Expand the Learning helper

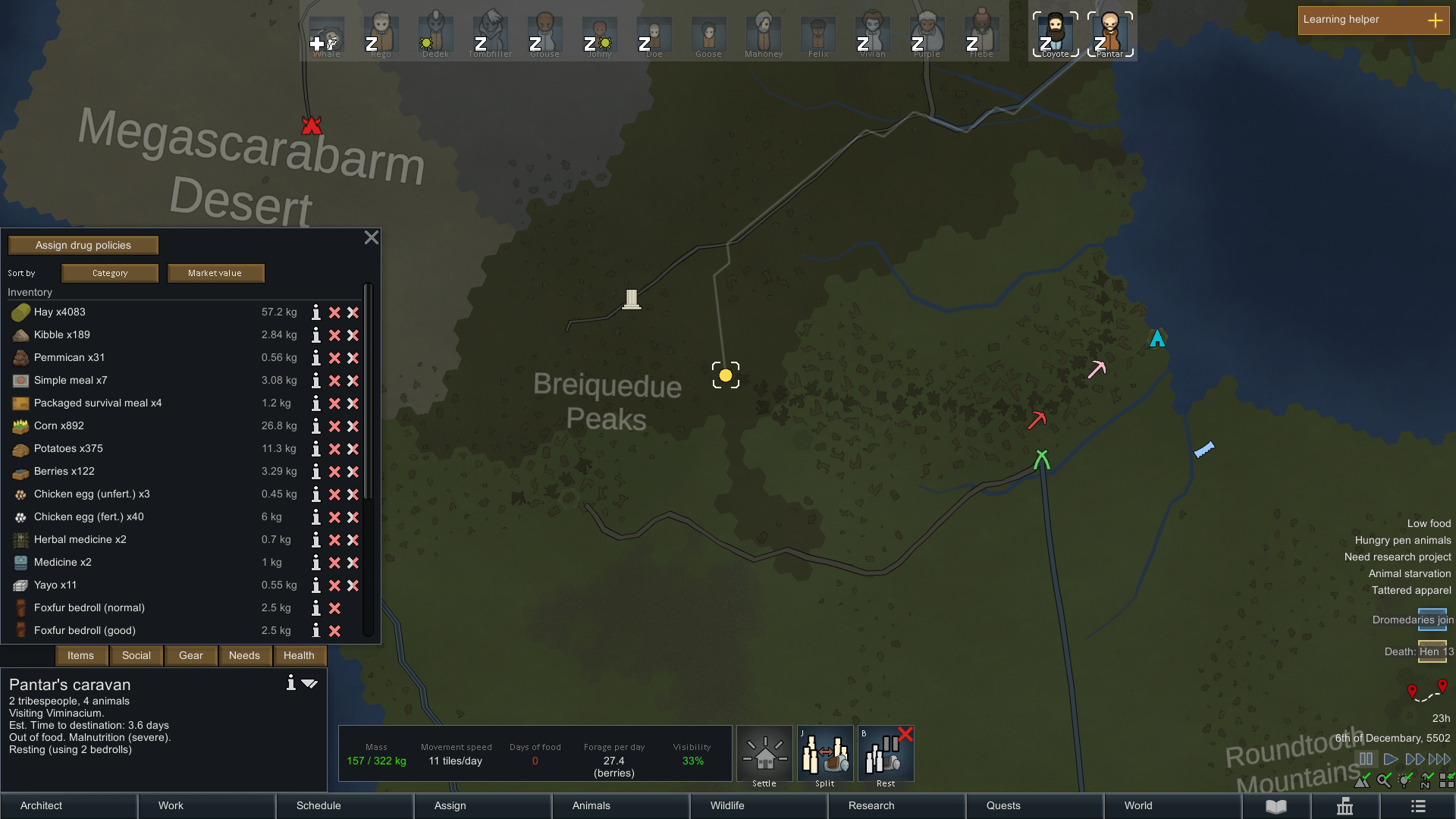tap(1435, 20)
